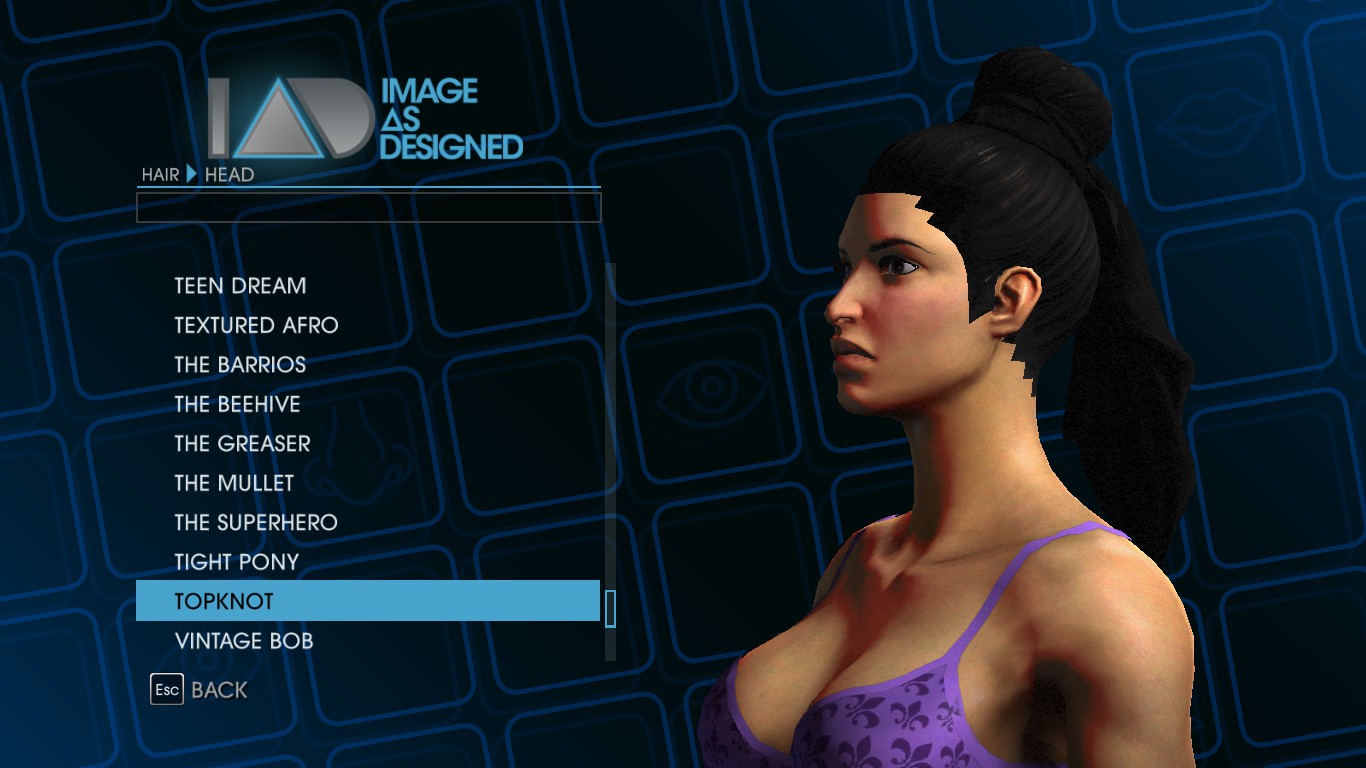Select The Superhero hairstyle
This screenshot has width=1366, height=768.
point(256,522)
